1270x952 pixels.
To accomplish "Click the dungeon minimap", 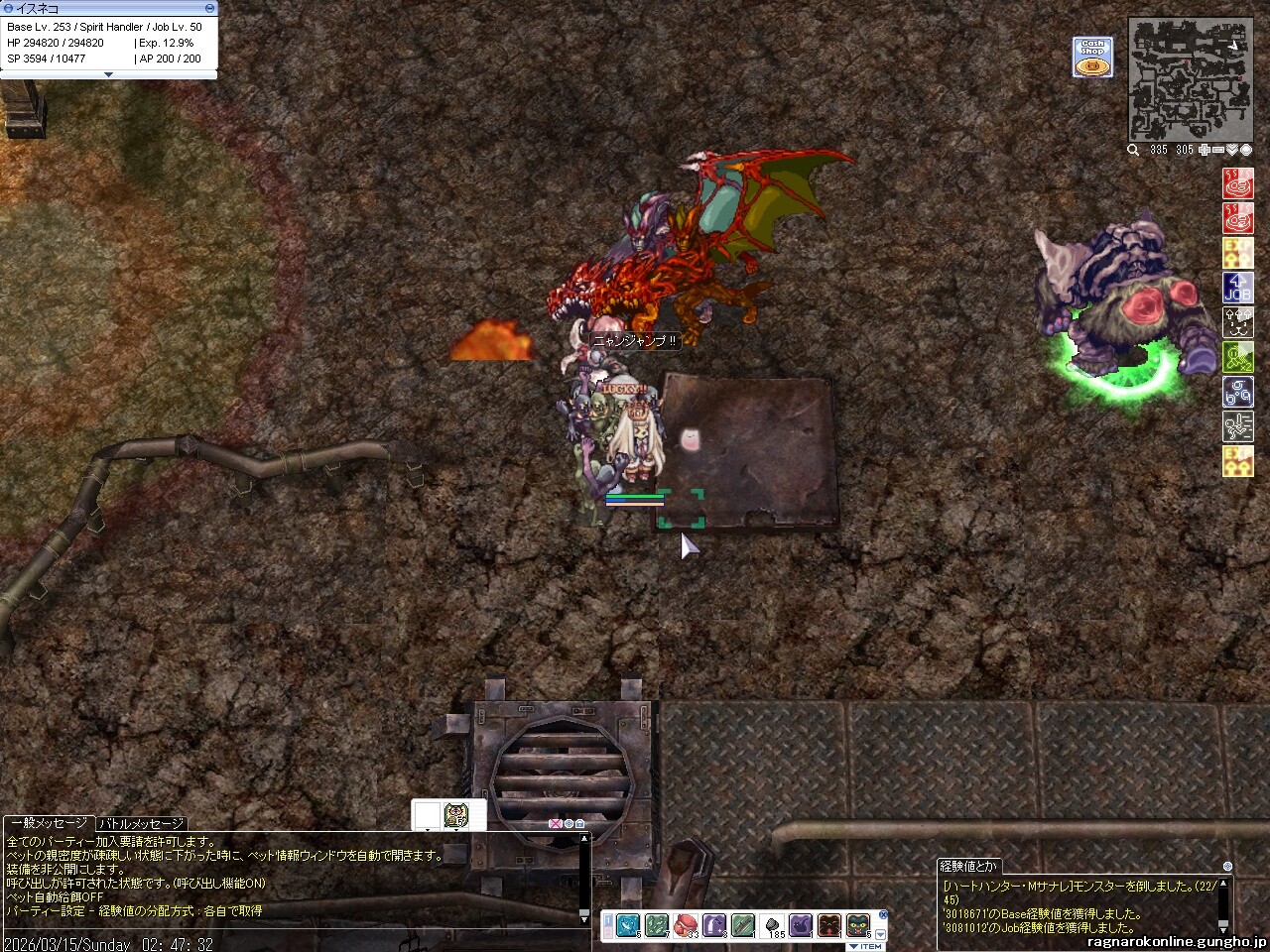I will [x=1190, y=79].
